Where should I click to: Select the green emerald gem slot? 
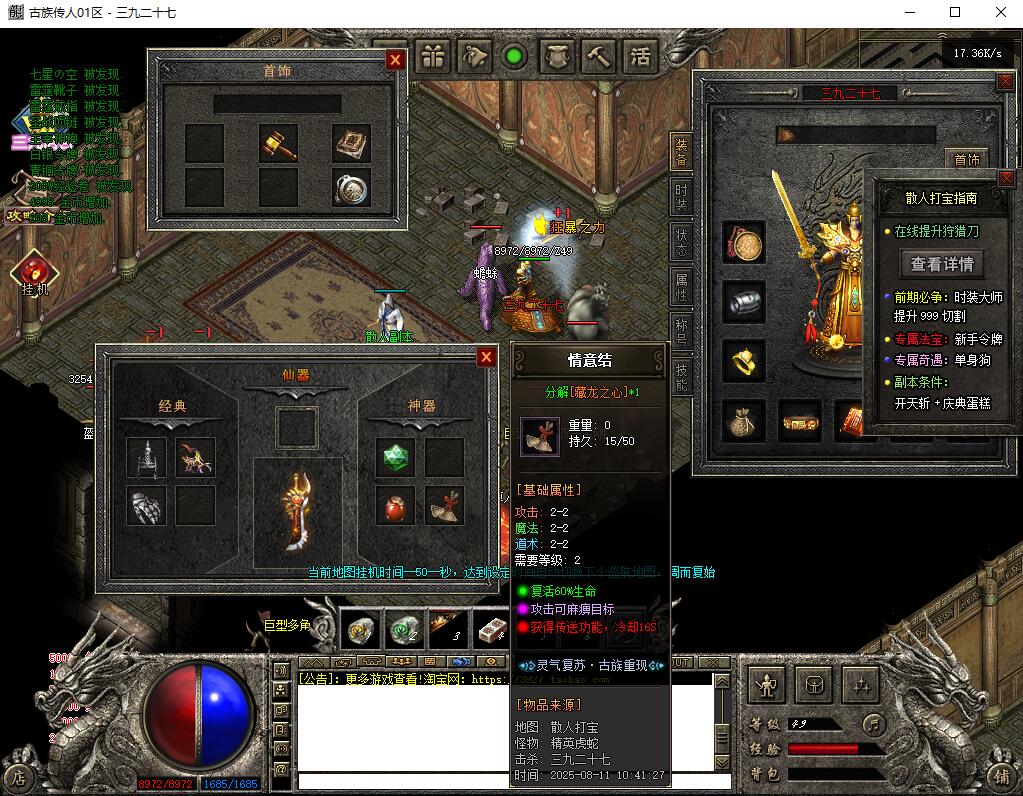pyautogui.click(x=394, y=457)
